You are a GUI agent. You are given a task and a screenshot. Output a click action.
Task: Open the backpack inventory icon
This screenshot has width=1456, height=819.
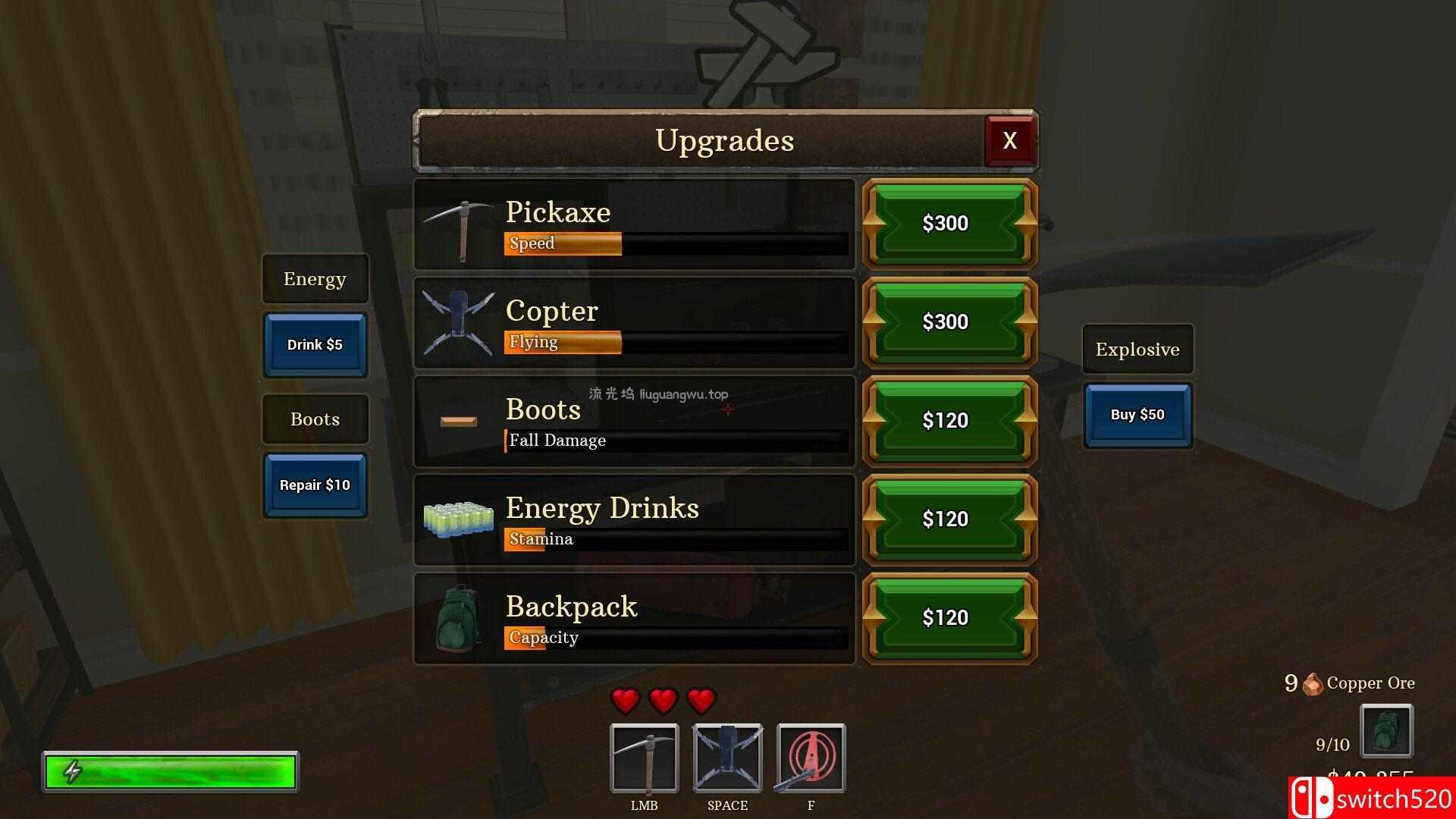coord(1386,731)
